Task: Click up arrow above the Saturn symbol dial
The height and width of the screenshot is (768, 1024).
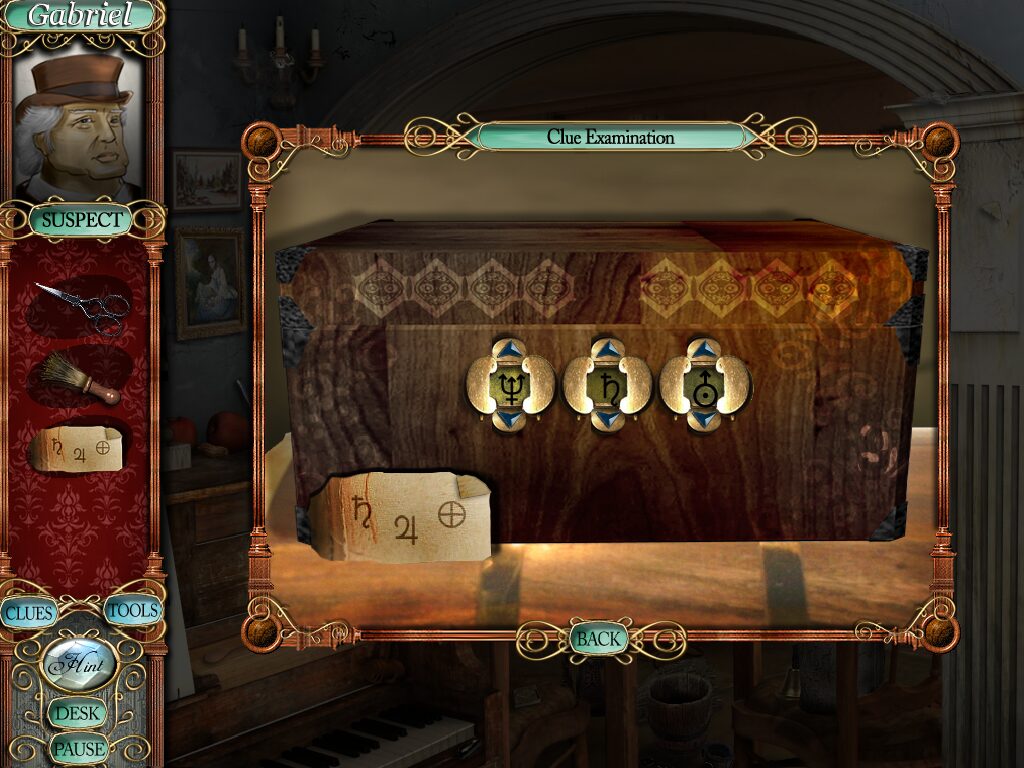Action: [607, 349]
